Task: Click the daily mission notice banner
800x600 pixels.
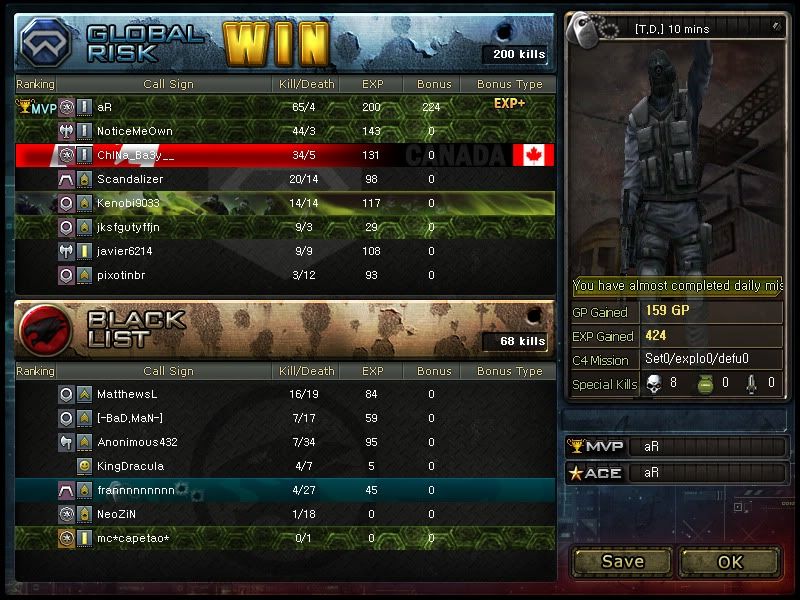Action: click(x=676, y=286)
